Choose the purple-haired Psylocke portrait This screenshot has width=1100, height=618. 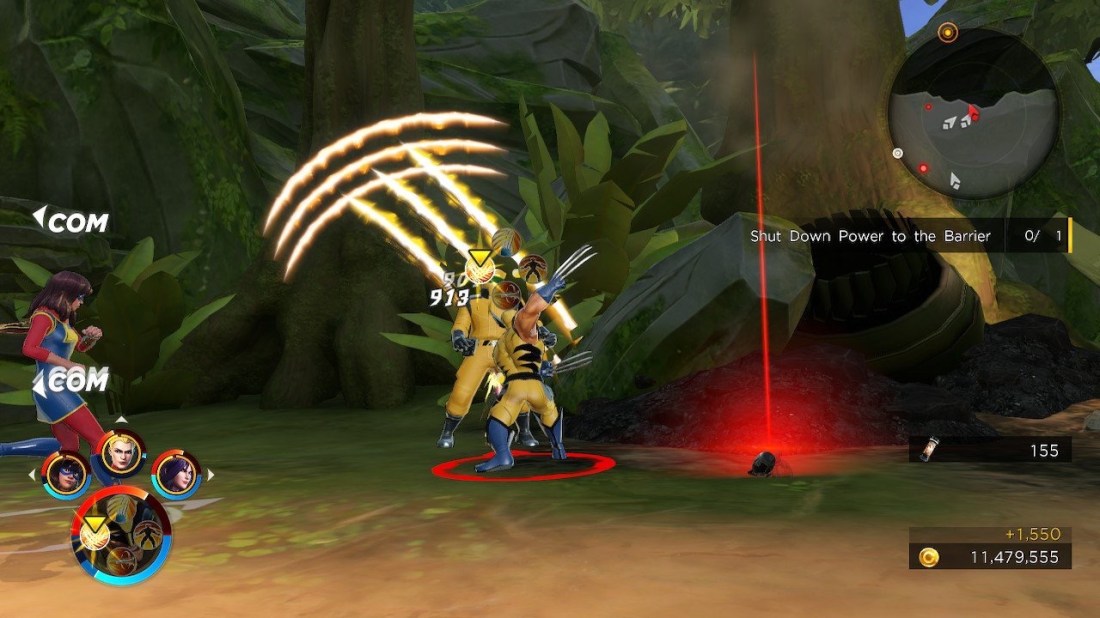(x=176, y=474)
